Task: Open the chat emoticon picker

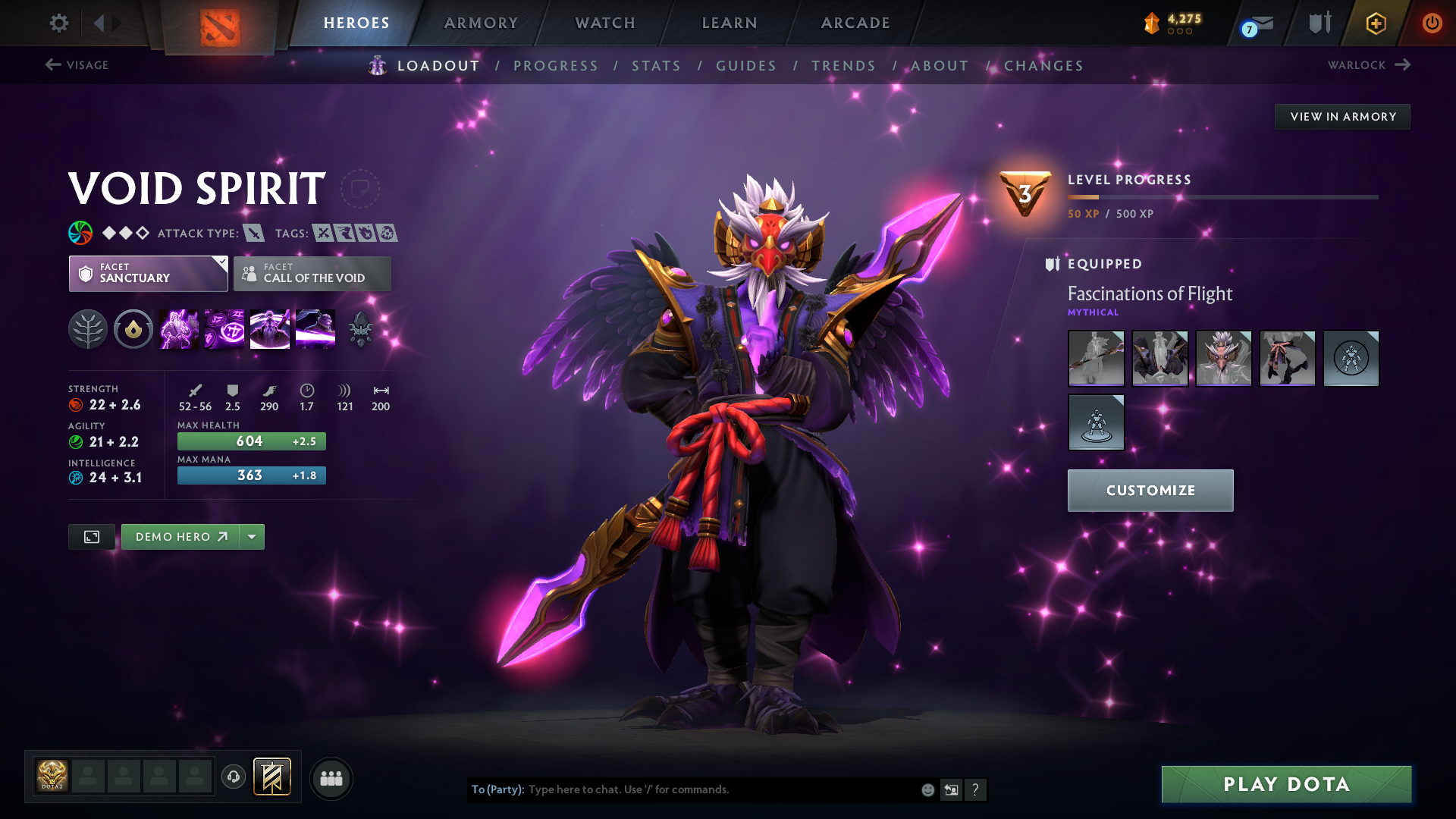Action: [927, 789]
